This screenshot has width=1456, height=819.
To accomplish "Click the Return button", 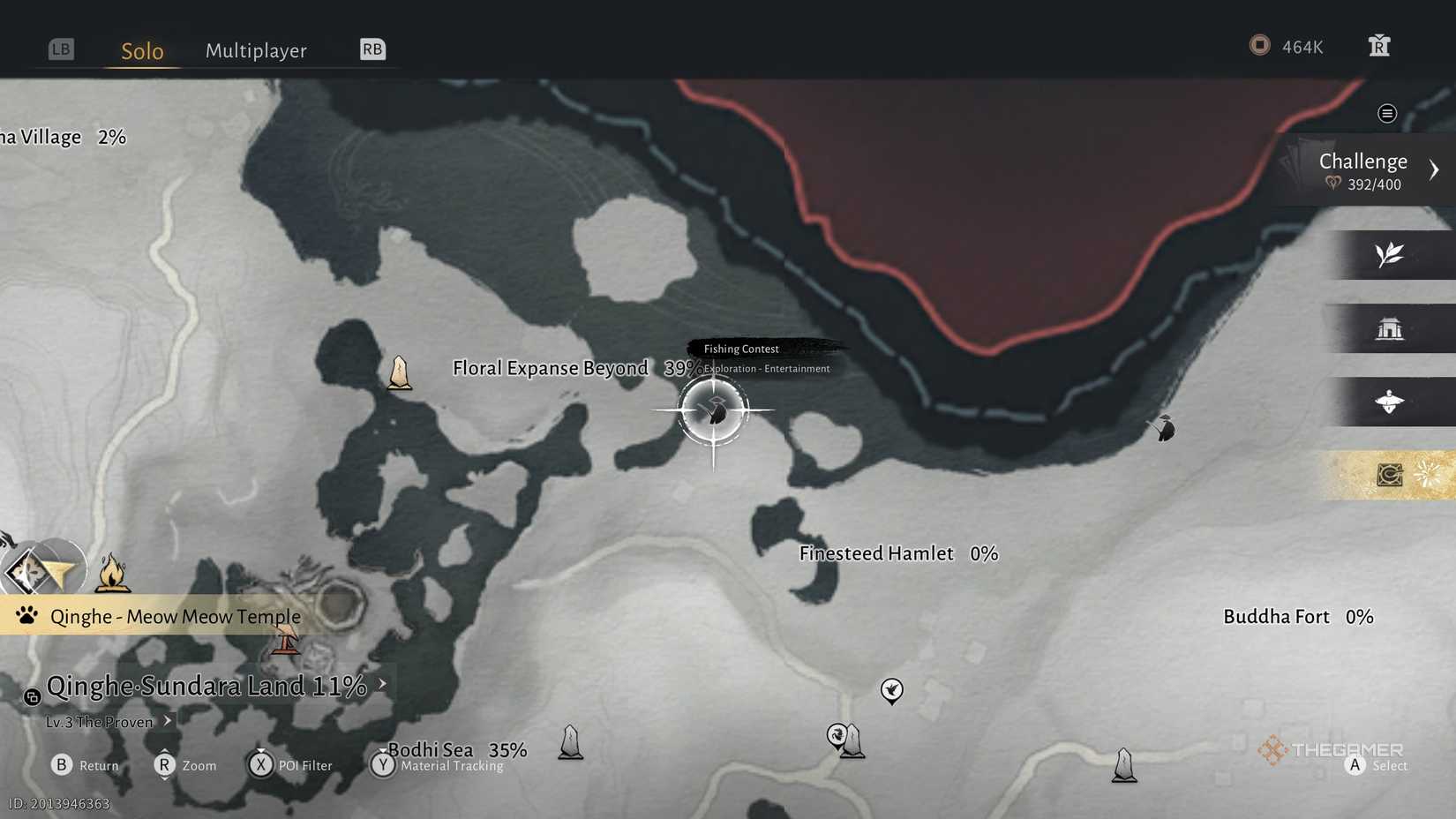I will [x=61, y=765].
